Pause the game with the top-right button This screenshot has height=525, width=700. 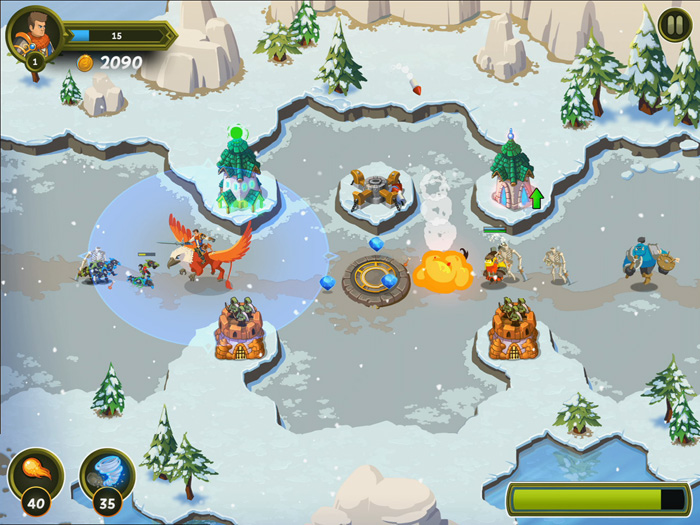(672, 24)
